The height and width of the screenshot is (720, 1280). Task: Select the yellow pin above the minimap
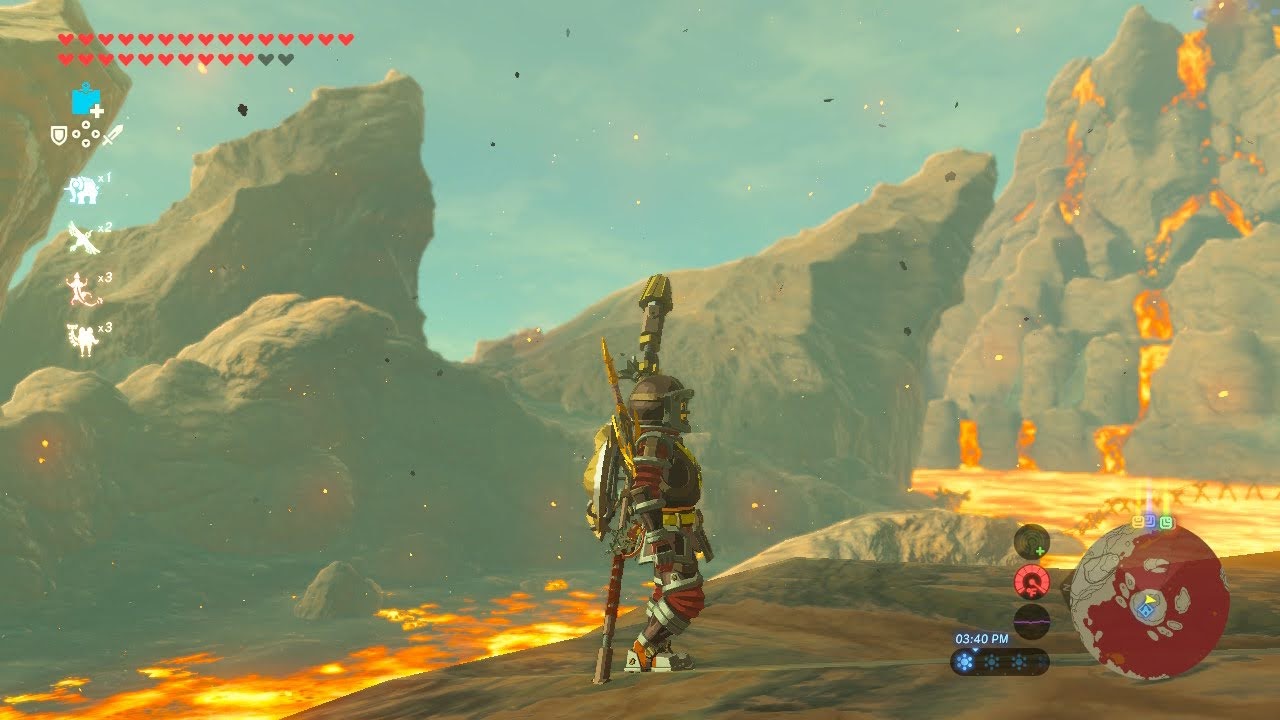pos(1139,523)
